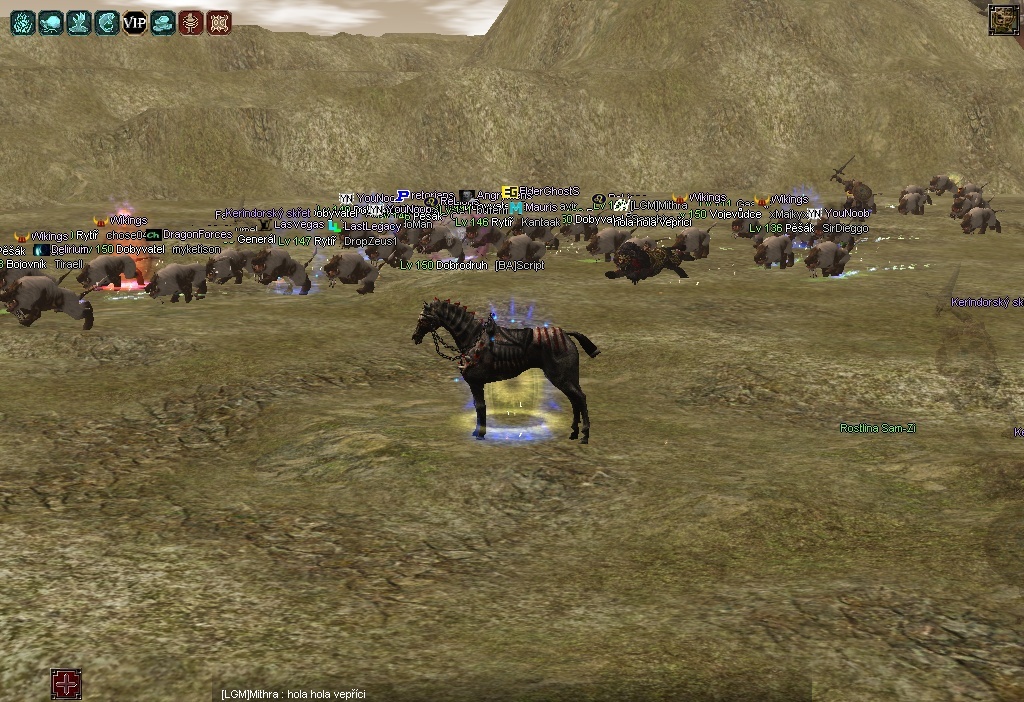Click the teal flame buff icon
1024x702 pixels.
click(22, 23)
